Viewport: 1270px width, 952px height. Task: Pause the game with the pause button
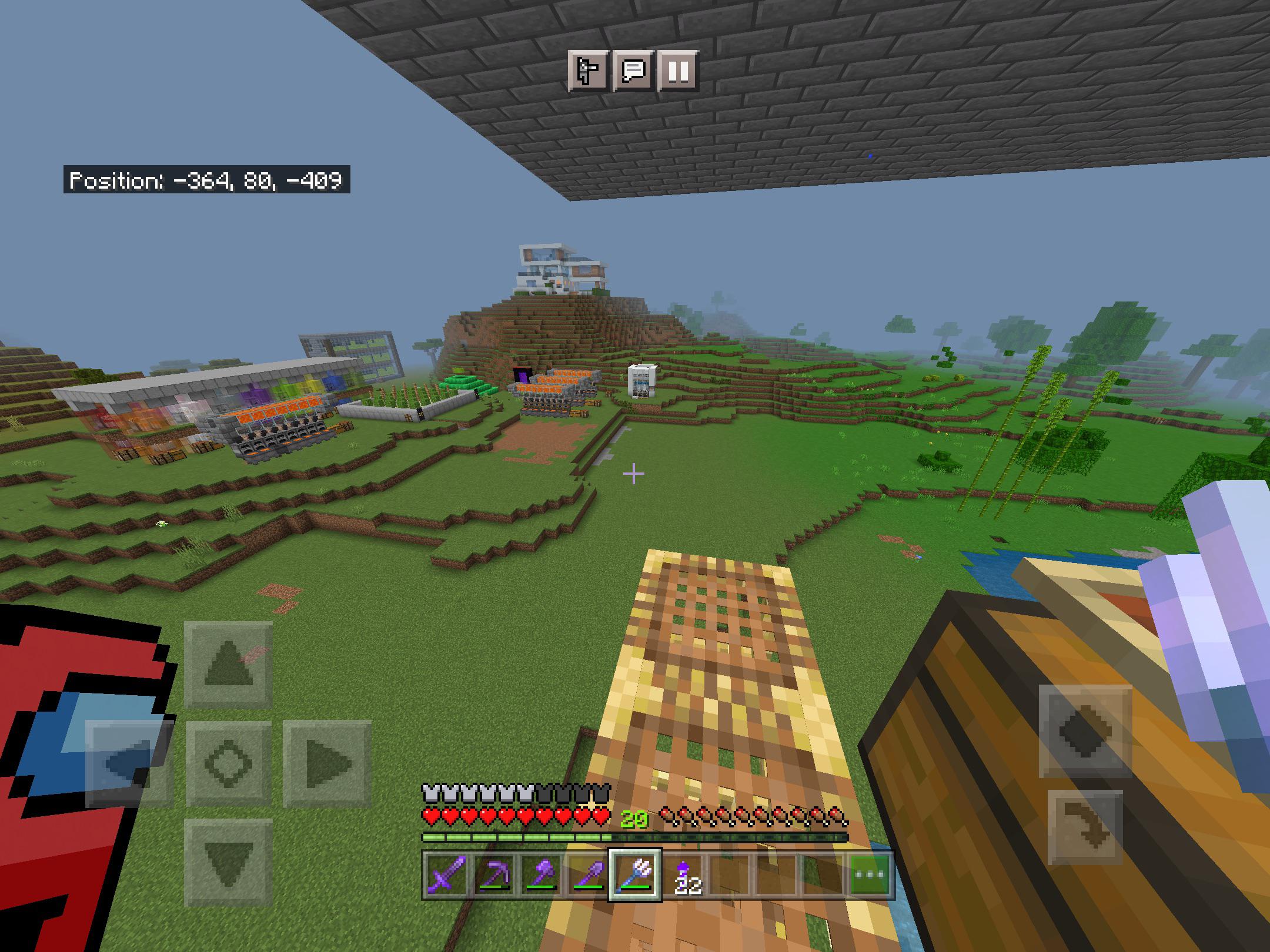(677, 72)
